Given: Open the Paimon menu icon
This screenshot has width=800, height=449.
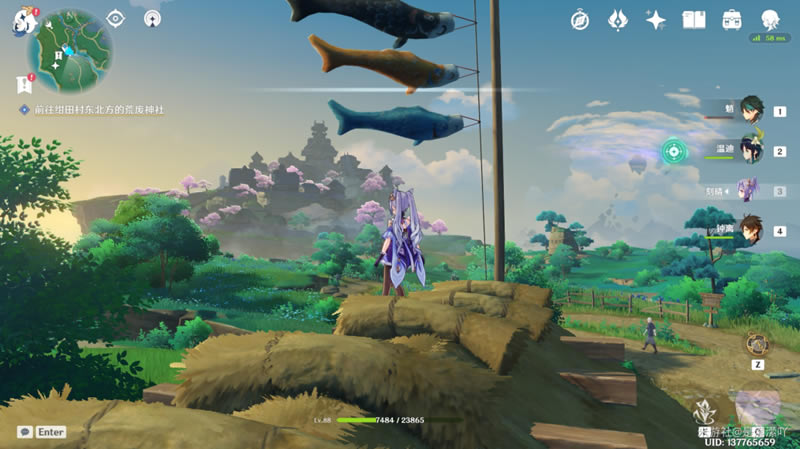Looking at the screenshot, I should tap(20, 22).
